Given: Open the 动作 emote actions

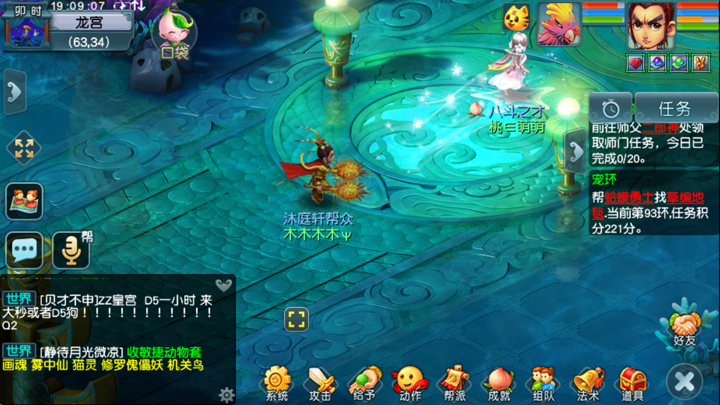Looking at the screenshot, I should tap(408, 381).
